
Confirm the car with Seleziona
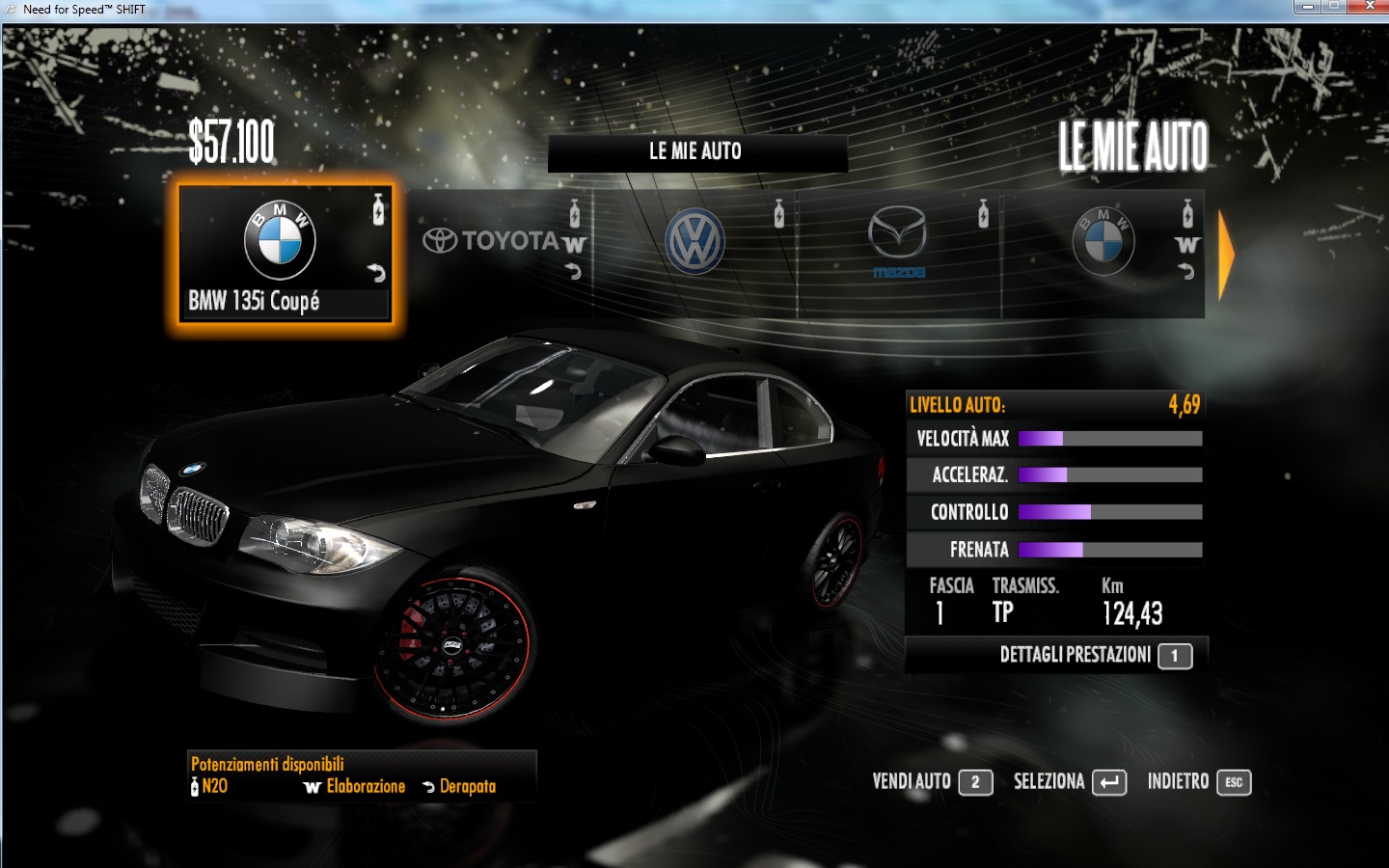[1069, 782]
